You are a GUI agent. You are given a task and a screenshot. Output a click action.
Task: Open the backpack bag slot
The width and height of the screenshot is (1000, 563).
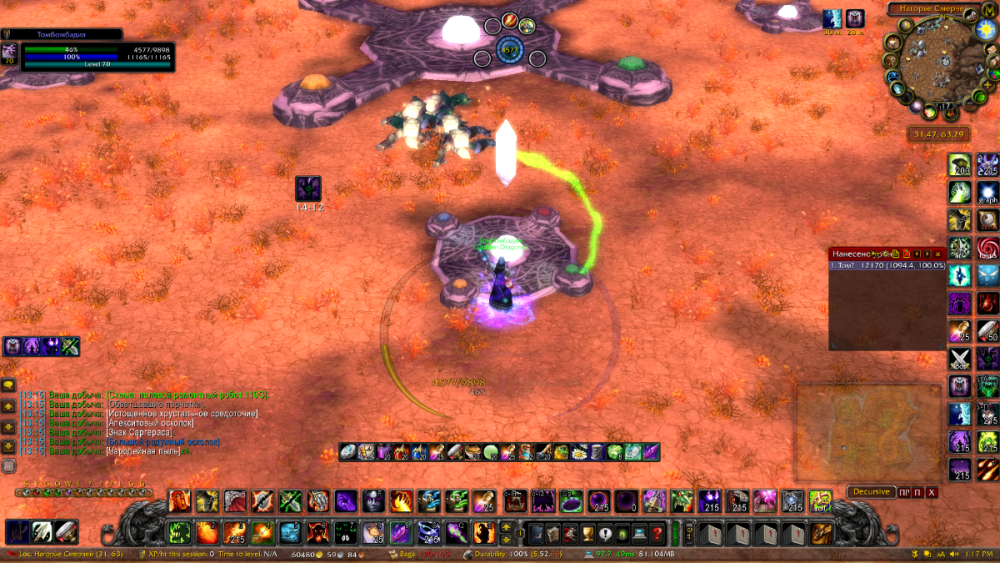[821, 532]
